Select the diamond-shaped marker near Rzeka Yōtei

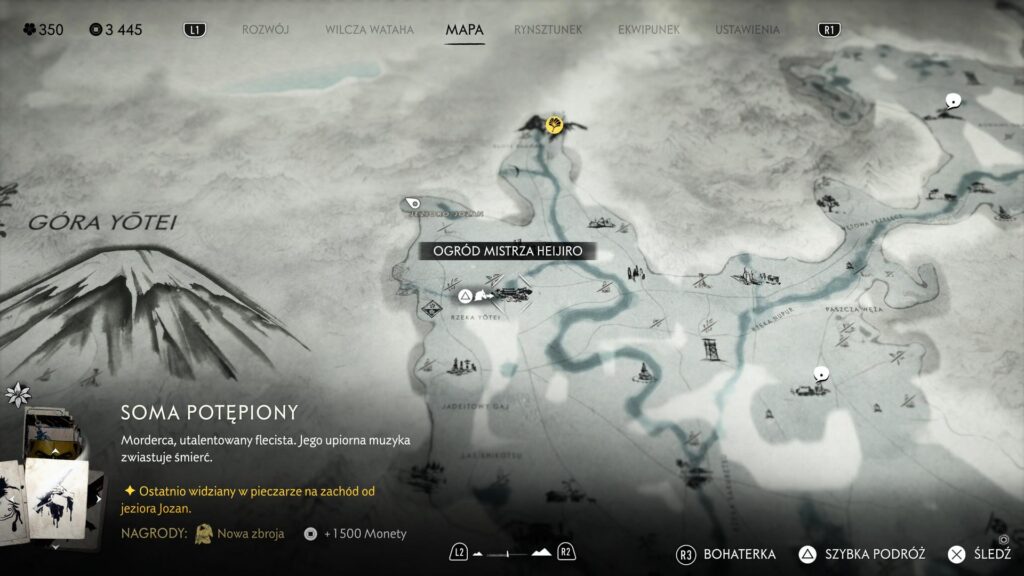coord(430,307)
